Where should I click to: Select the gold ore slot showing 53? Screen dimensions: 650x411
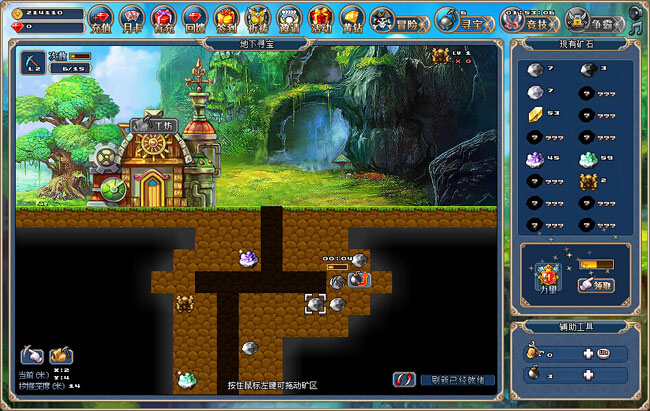540,114
